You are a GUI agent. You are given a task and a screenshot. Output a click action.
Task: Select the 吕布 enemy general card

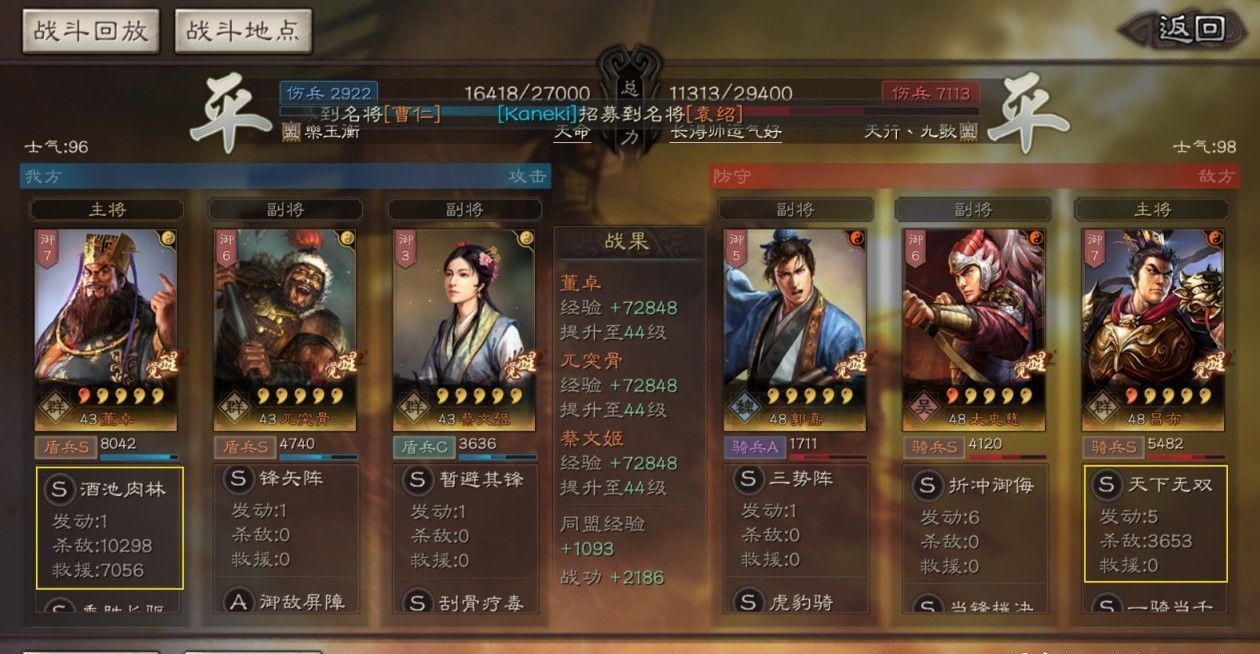(x=1153, y=327)
